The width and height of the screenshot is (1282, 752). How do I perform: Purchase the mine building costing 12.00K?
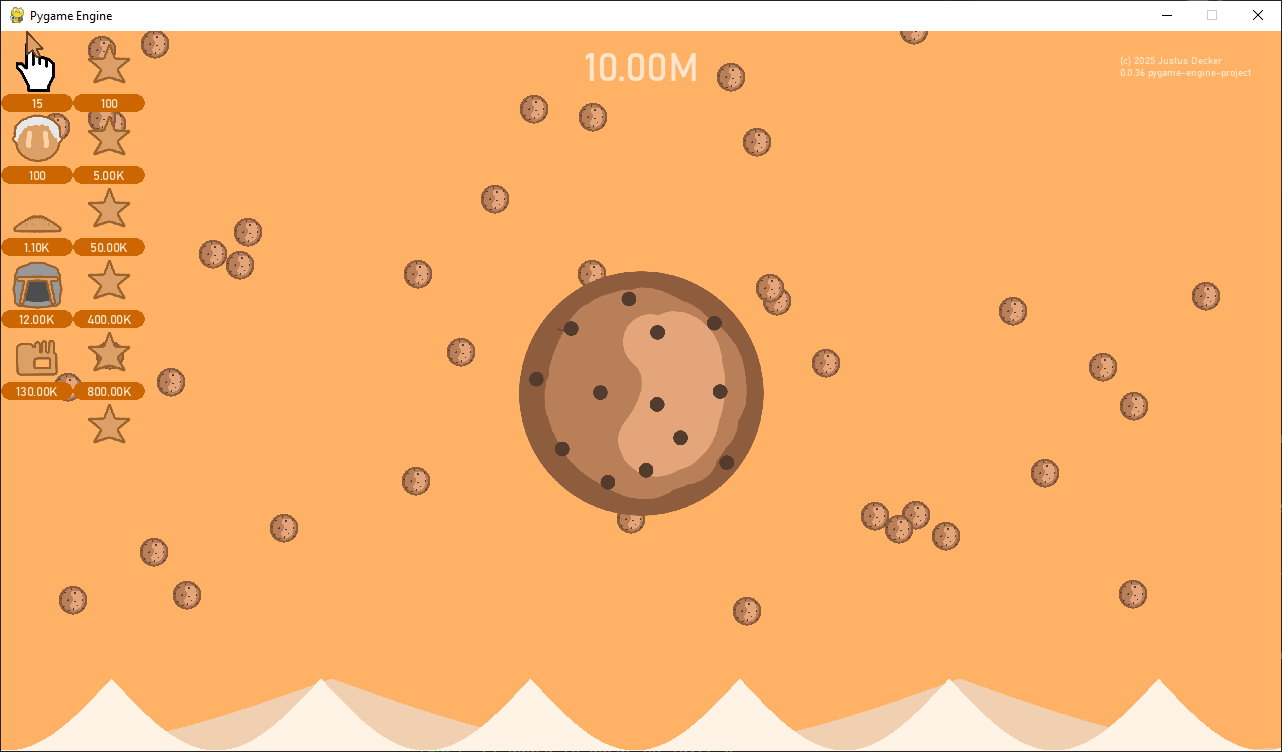point(37,285)
